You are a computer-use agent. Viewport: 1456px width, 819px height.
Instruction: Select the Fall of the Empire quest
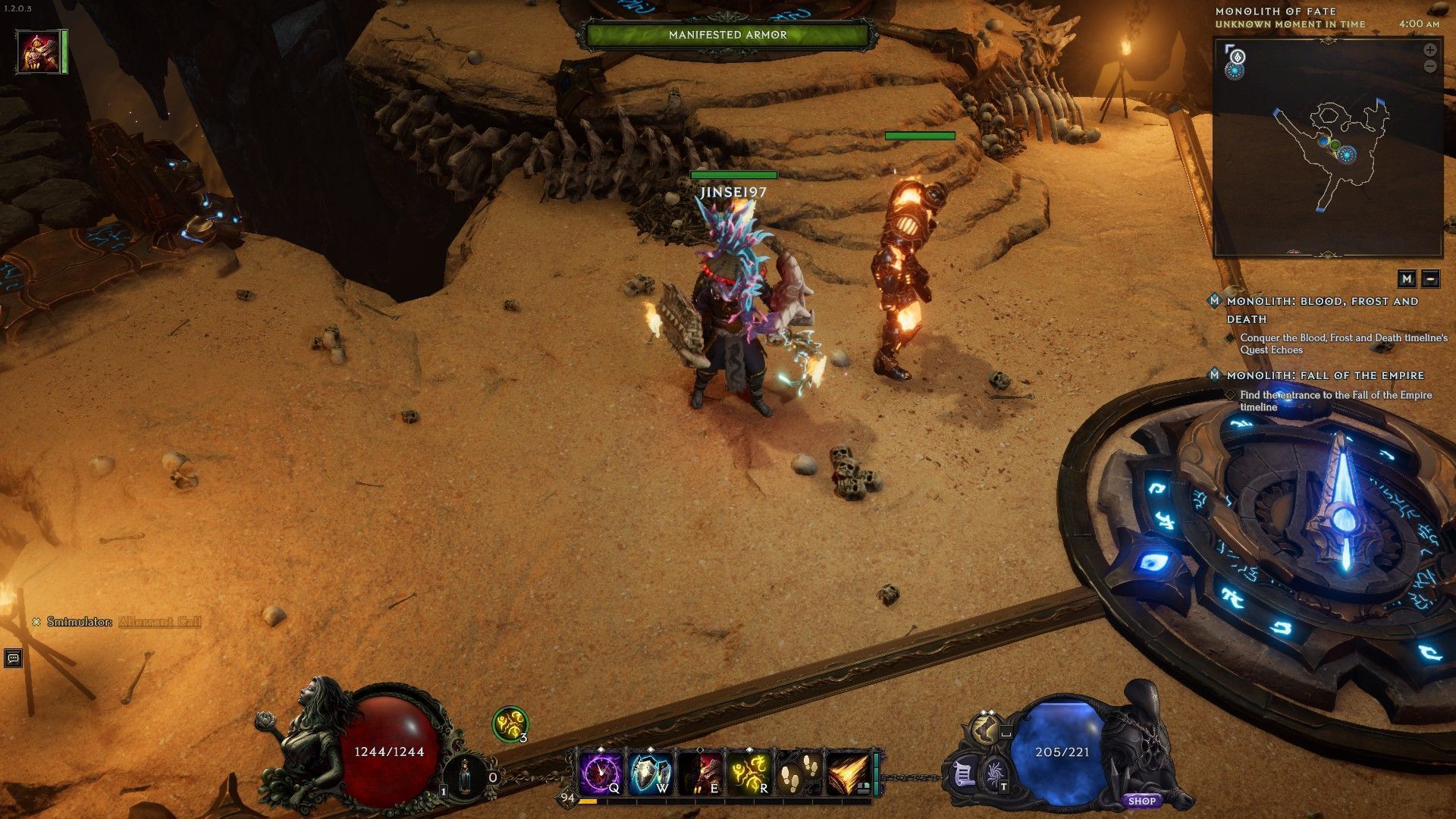pyautogui.click(x=1325, y=375)
